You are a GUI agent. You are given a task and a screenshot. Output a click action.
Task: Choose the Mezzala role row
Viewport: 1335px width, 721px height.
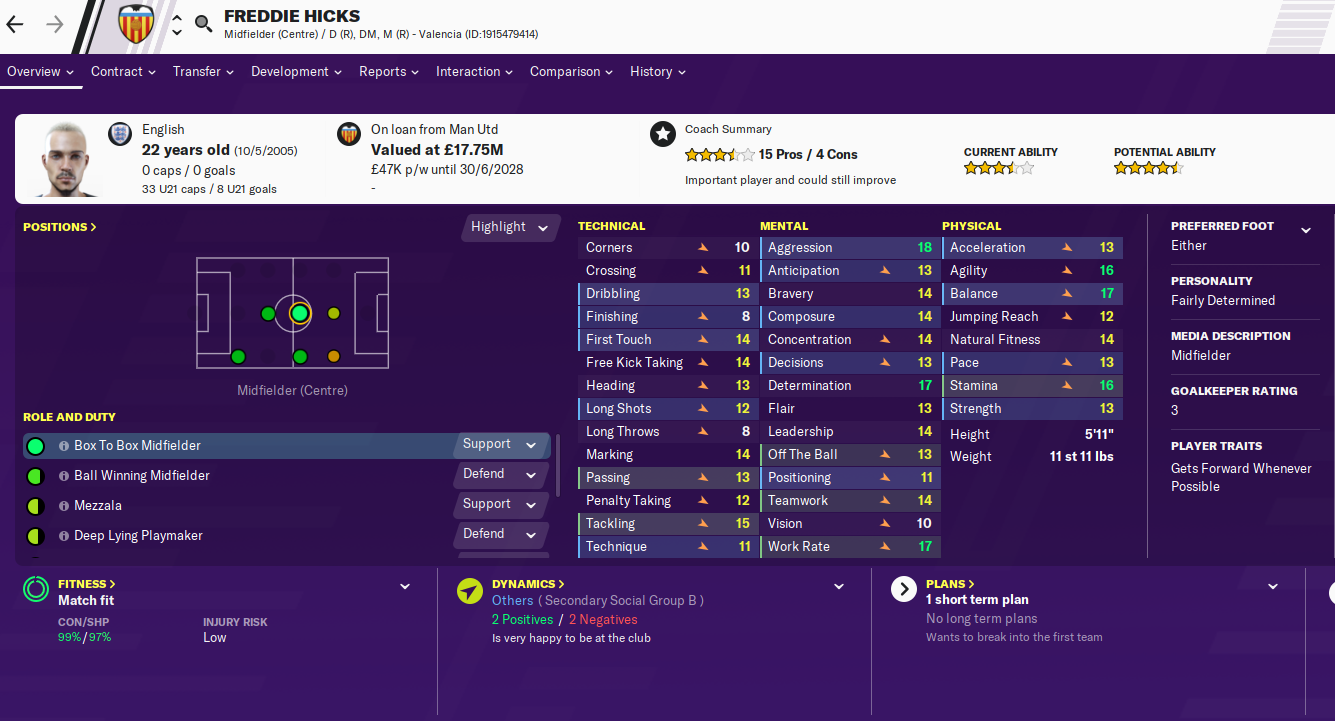[98, 506]
